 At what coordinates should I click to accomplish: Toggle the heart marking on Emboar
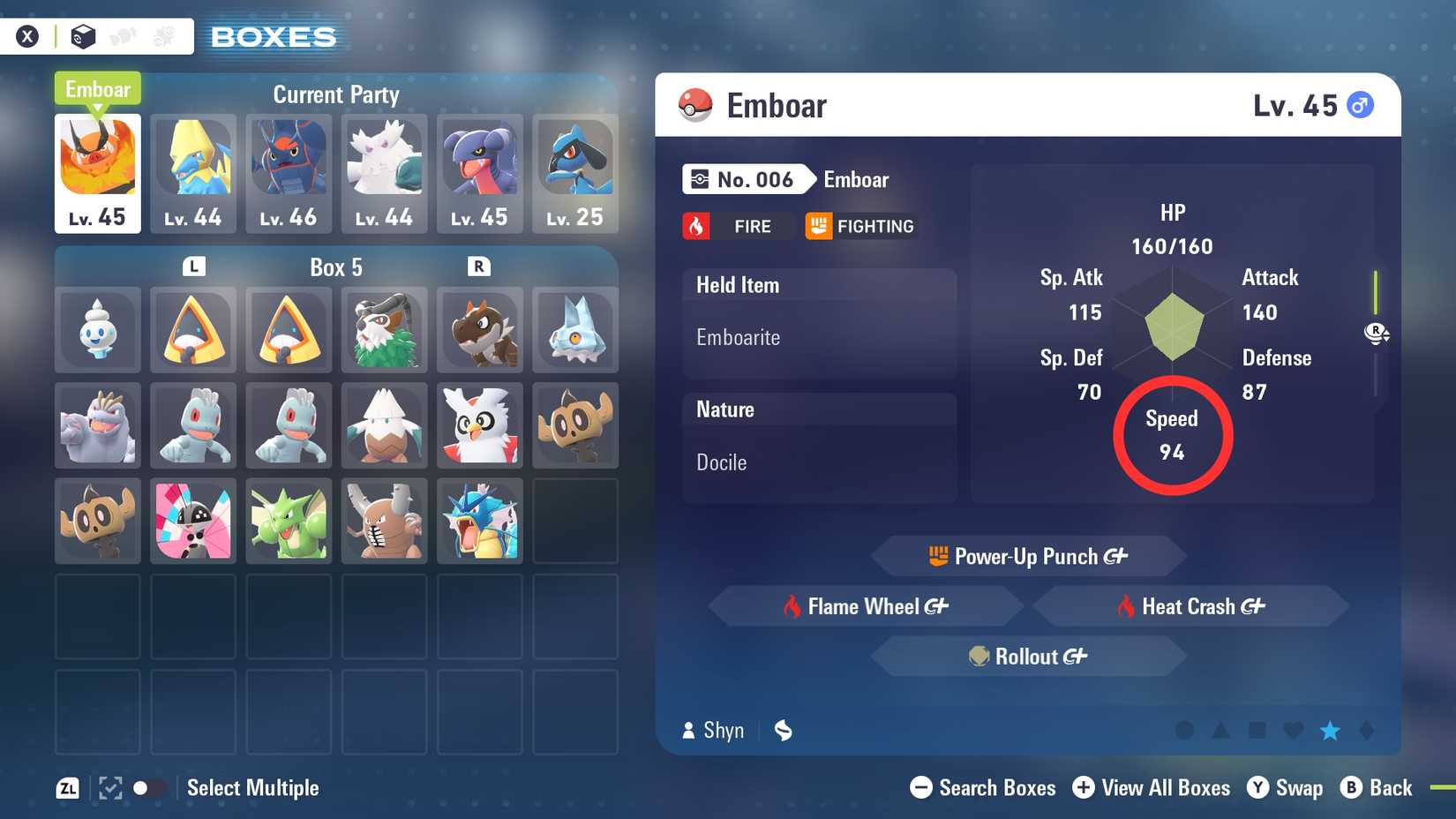pos(1294,731)
